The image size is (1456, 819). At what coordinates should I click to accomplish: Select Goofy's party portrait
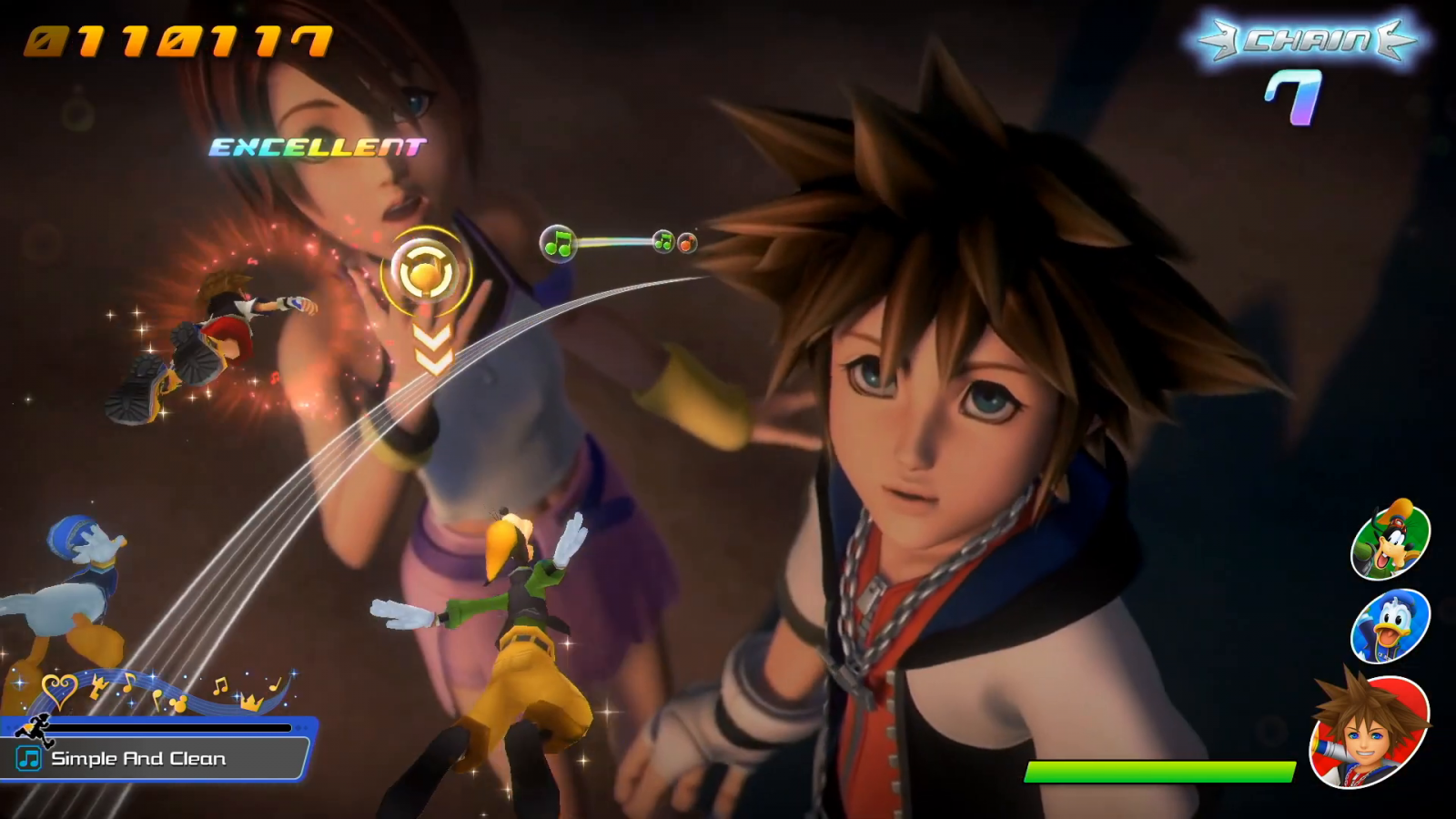pyautogui.click(x=1390, y=541)
